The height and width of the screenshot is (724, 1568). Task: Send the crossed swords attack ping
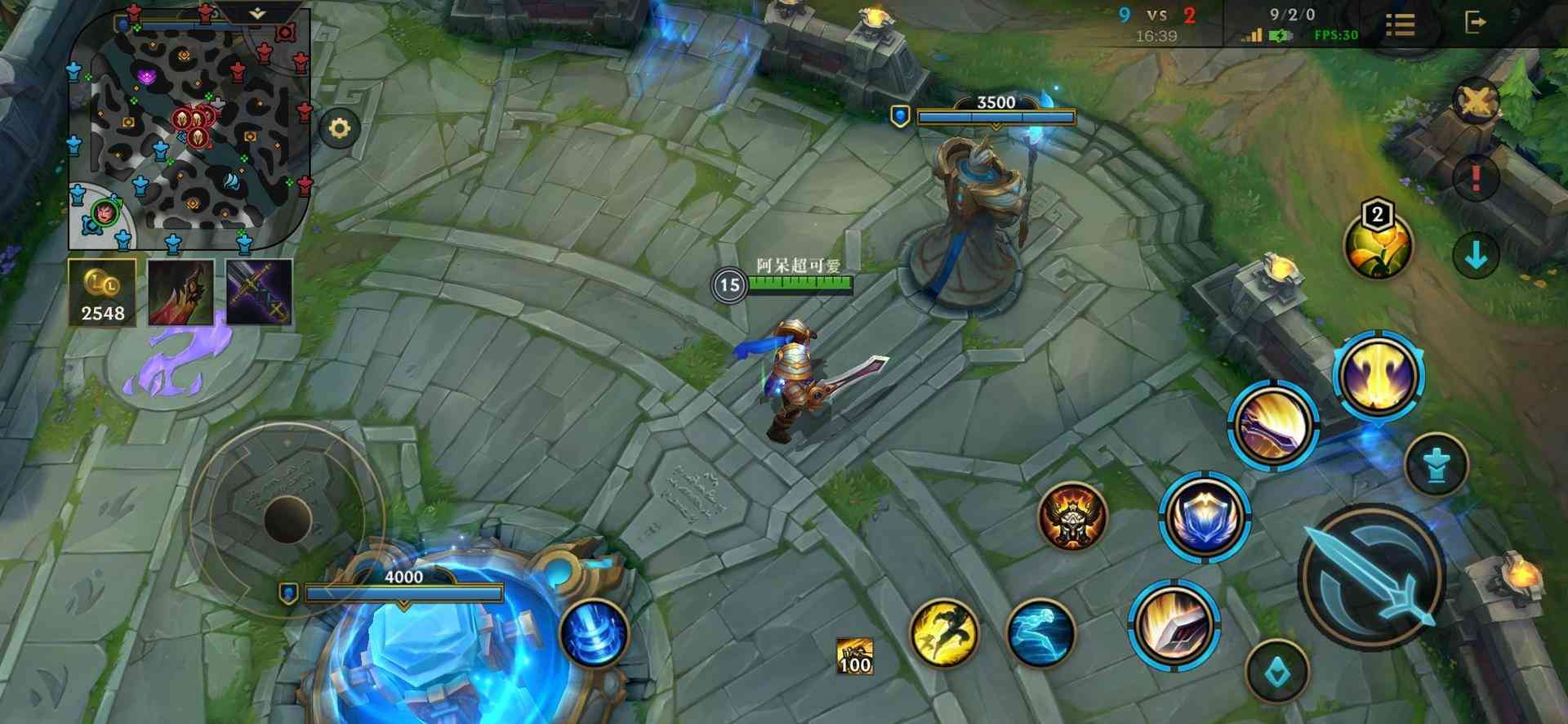tap(1477, 102)
